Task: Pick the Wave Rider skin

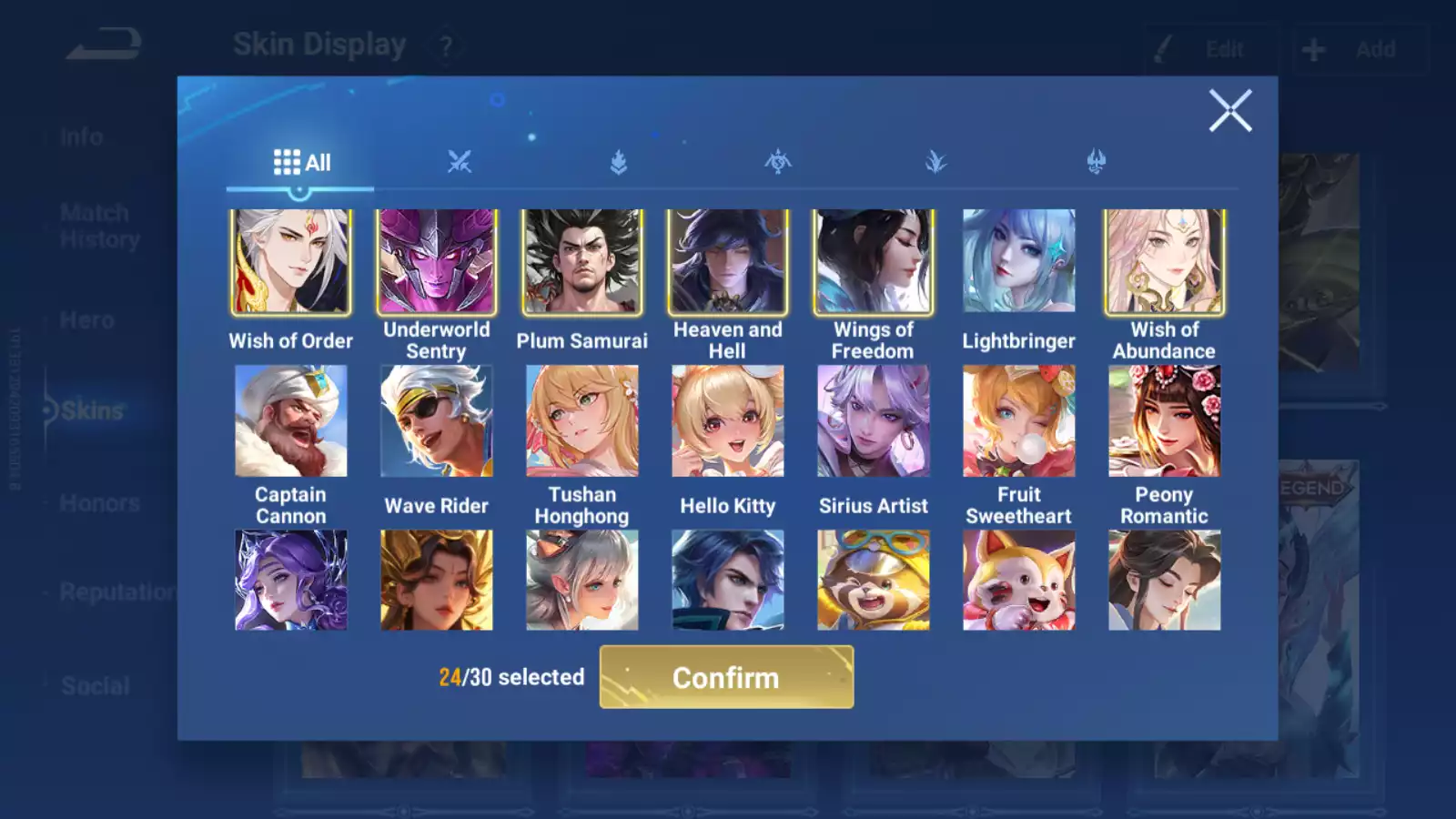Action: [x=437, y=421]
